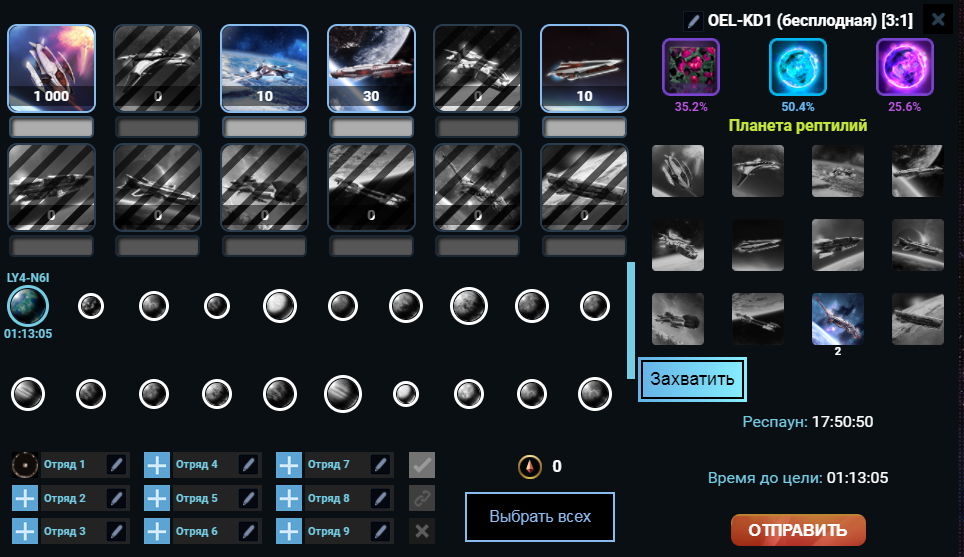964x557 pixels.
Task: Add ships to Отряд 9
Action: (x=290, y=531)
